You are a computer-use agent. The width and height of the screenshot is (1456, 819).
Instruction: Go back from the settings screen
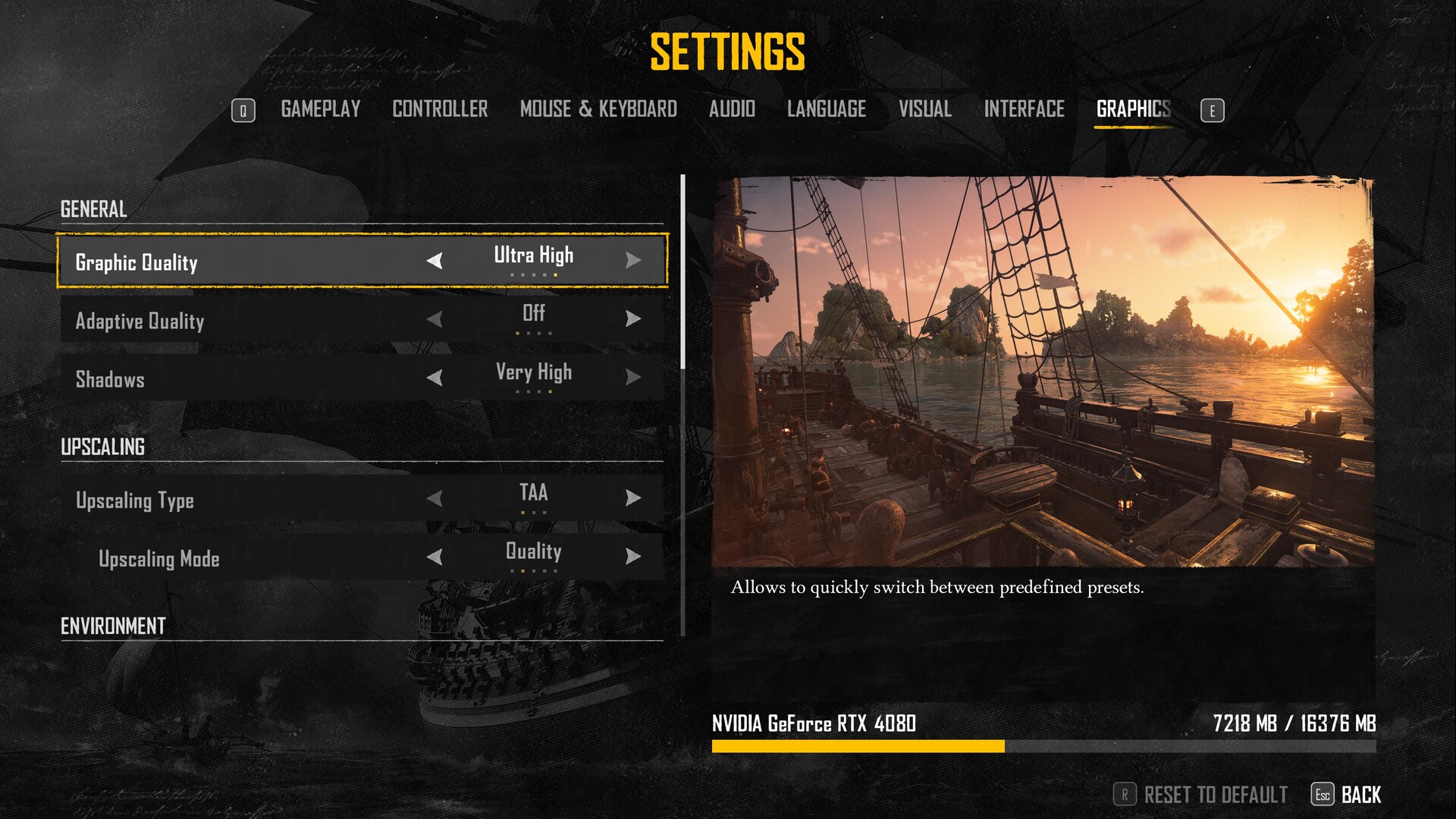tap(1360, 795)
